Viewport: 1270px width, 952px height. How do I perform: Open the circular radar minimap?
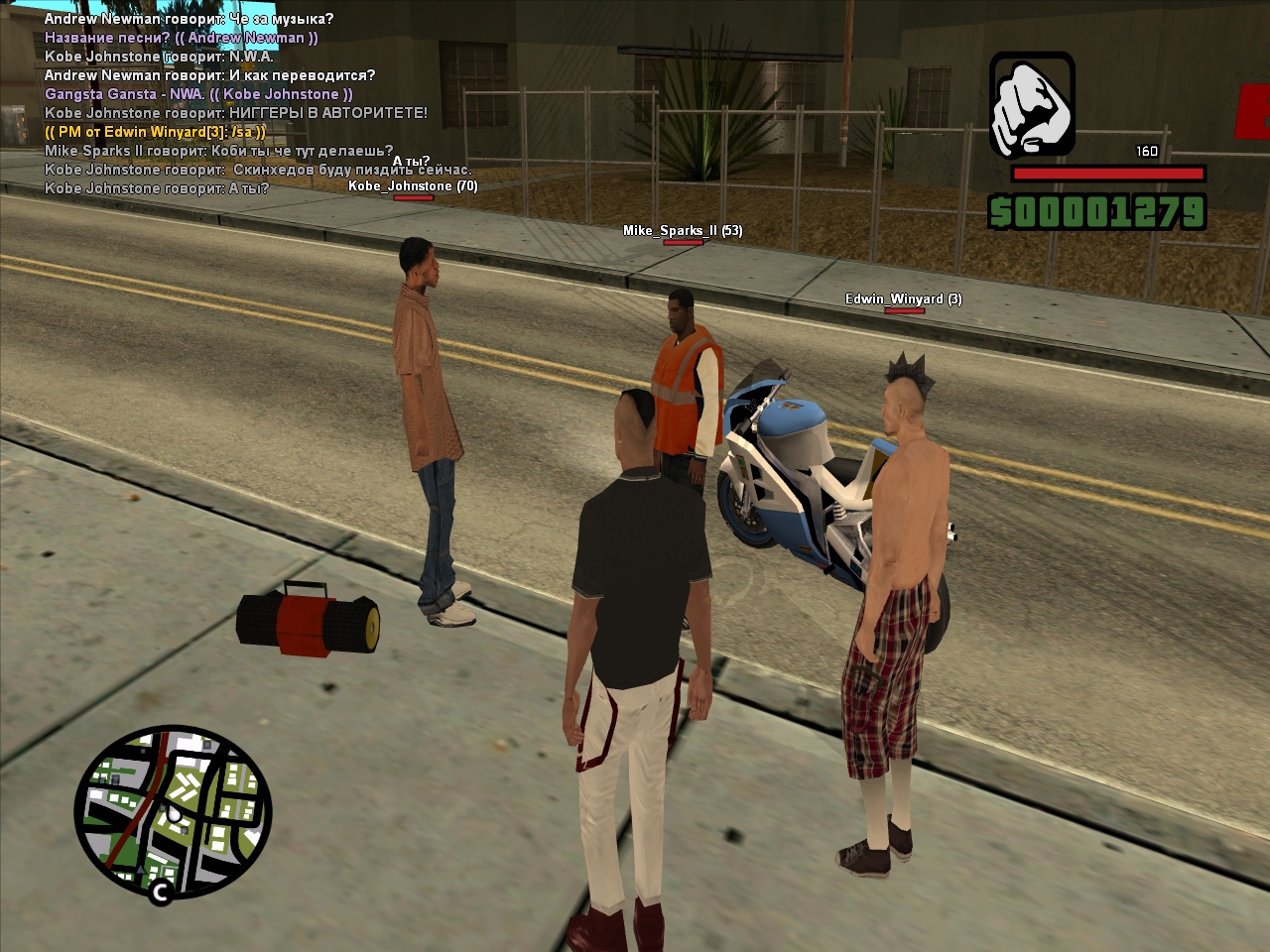coord(173,811)
